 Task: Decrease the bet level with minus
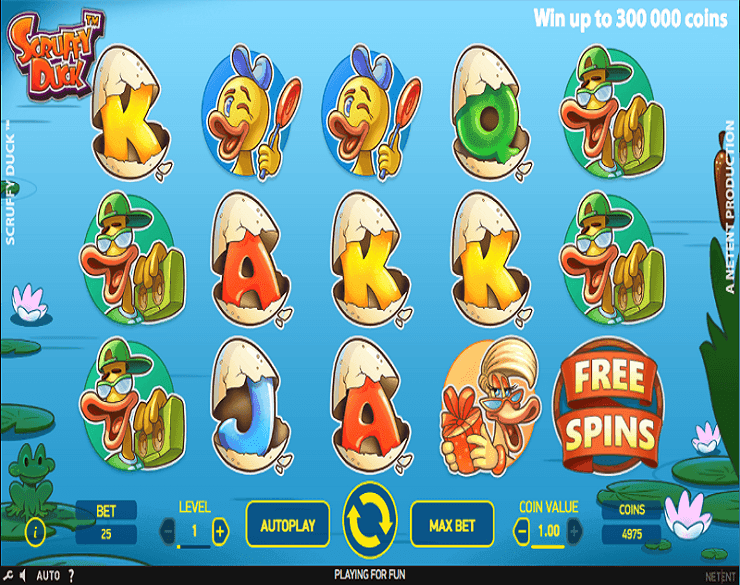[167, 531]
